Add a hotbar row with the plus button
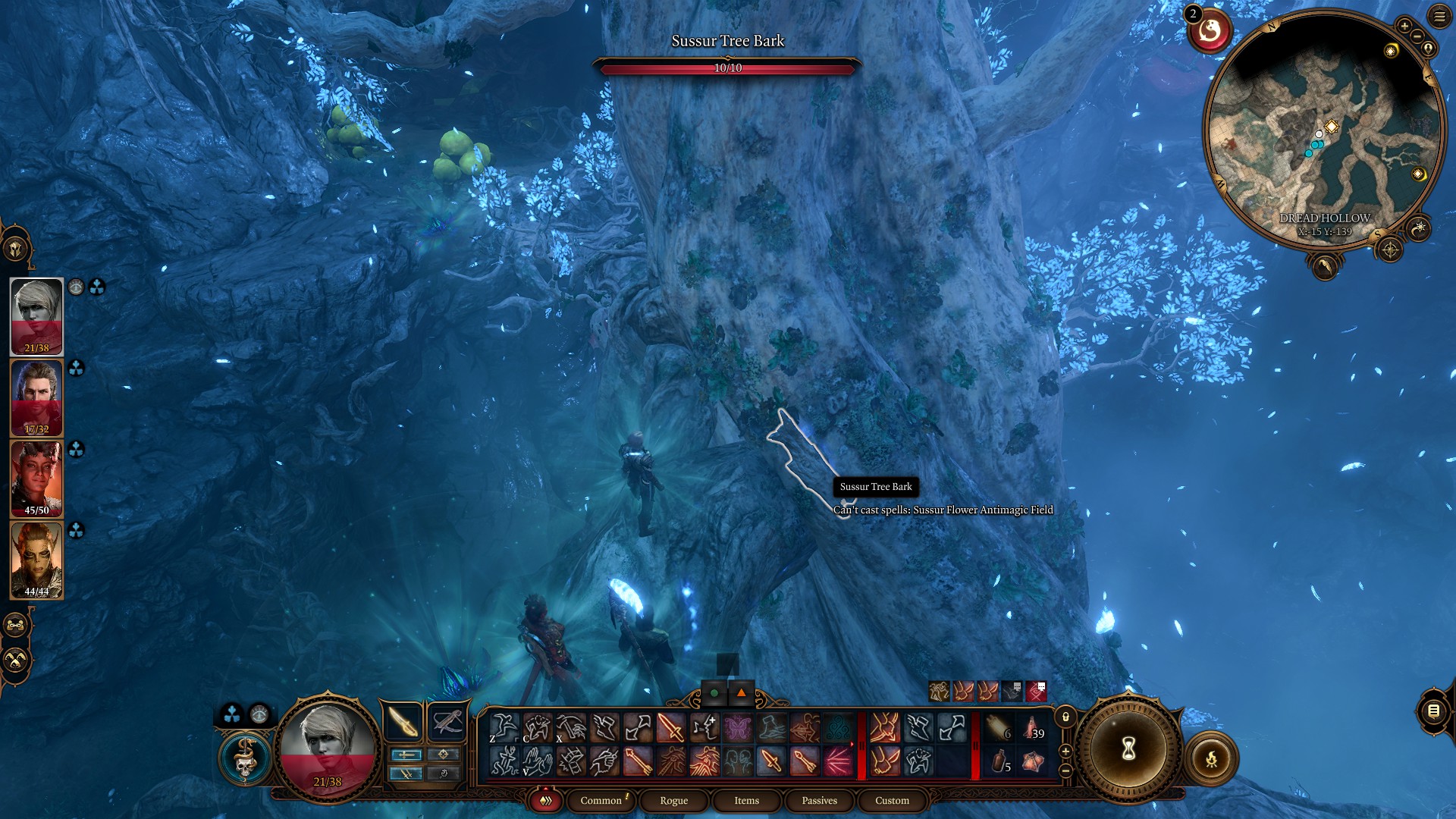 pos(1065,752)
